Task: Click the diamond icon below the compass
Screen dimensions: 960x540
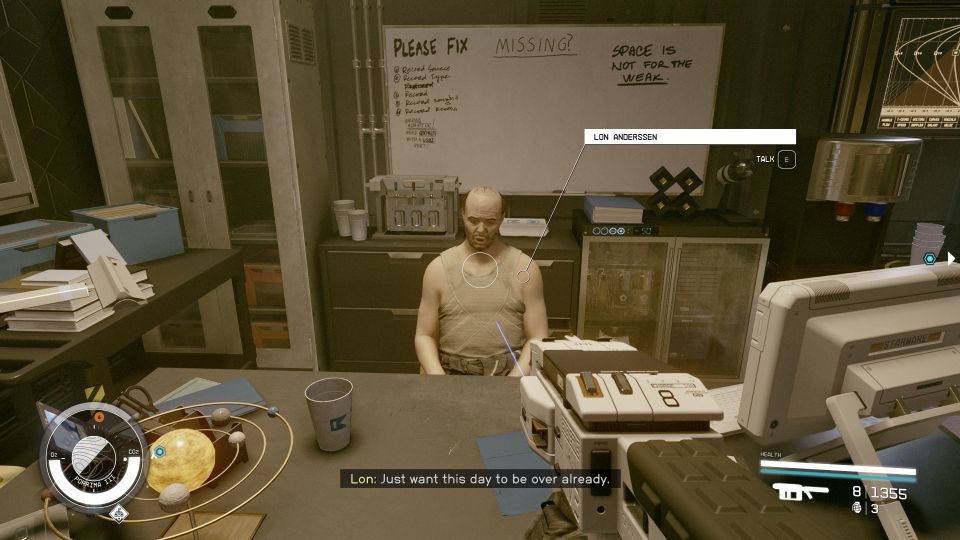Action: 119,515
